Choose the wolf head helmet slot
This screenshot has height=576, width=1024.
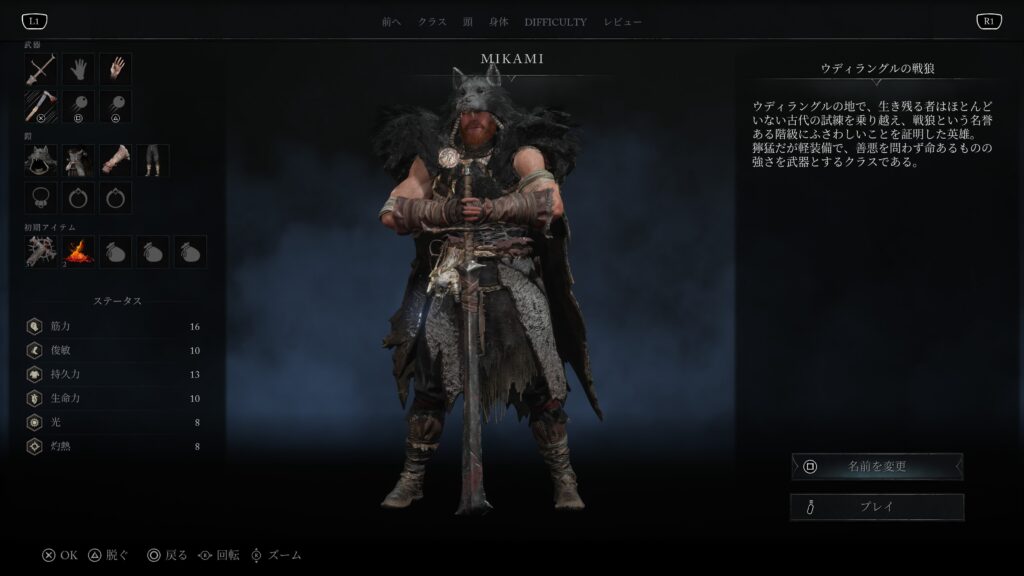[41, 160]
